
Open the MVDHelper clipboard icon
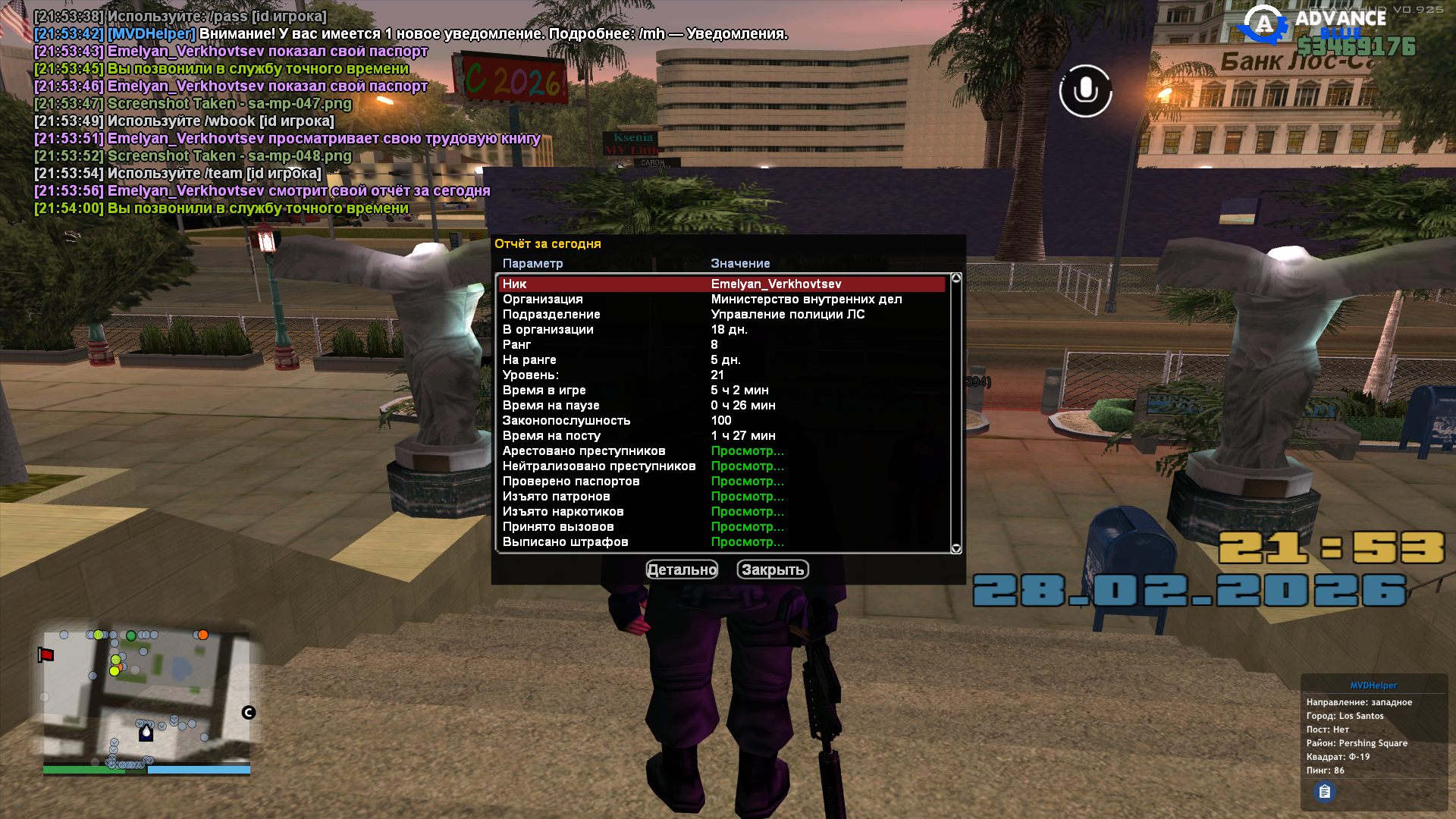(x=1324, y=792)
